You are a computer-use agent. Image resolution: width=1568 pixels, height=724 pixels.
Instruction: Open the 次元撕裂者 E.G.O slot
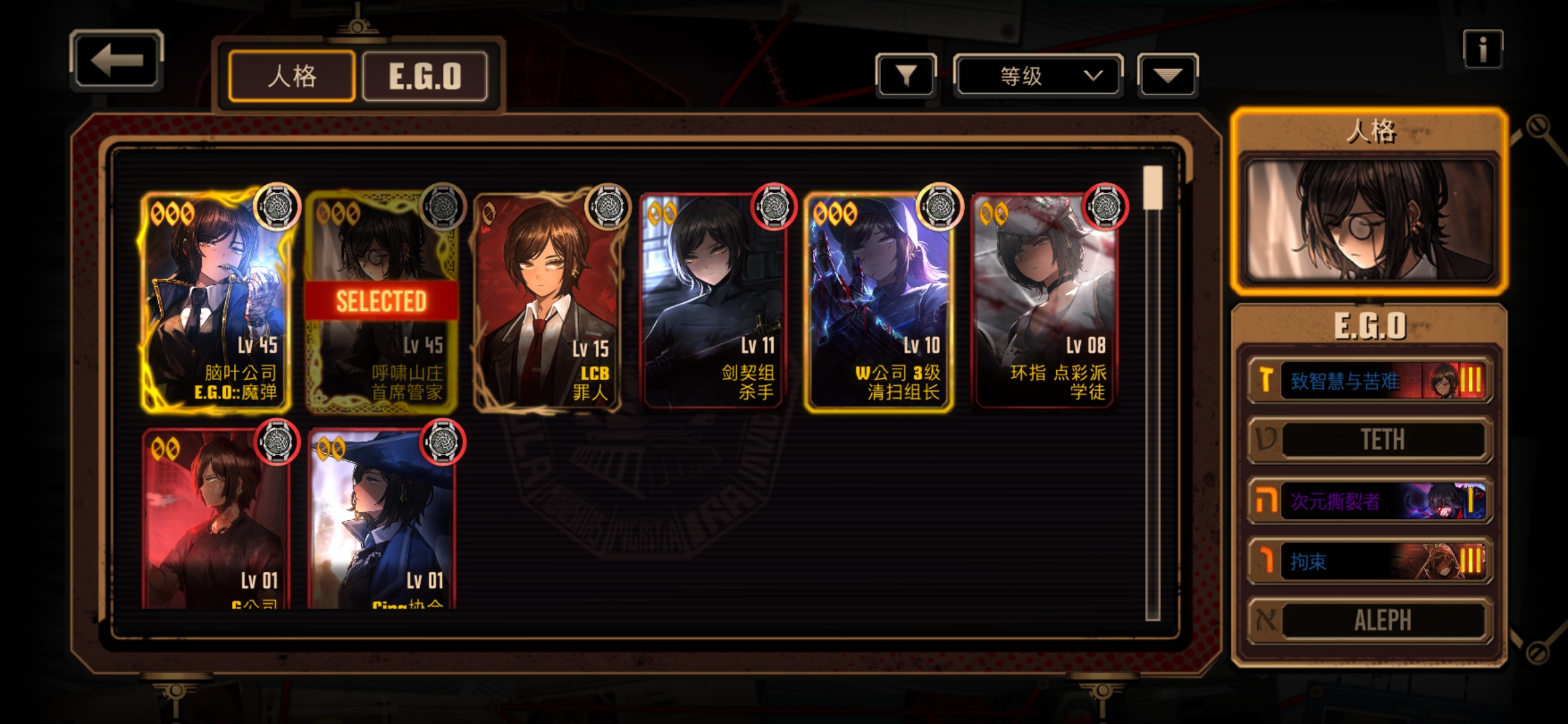pyautogui.click(x=1370, y=501)
